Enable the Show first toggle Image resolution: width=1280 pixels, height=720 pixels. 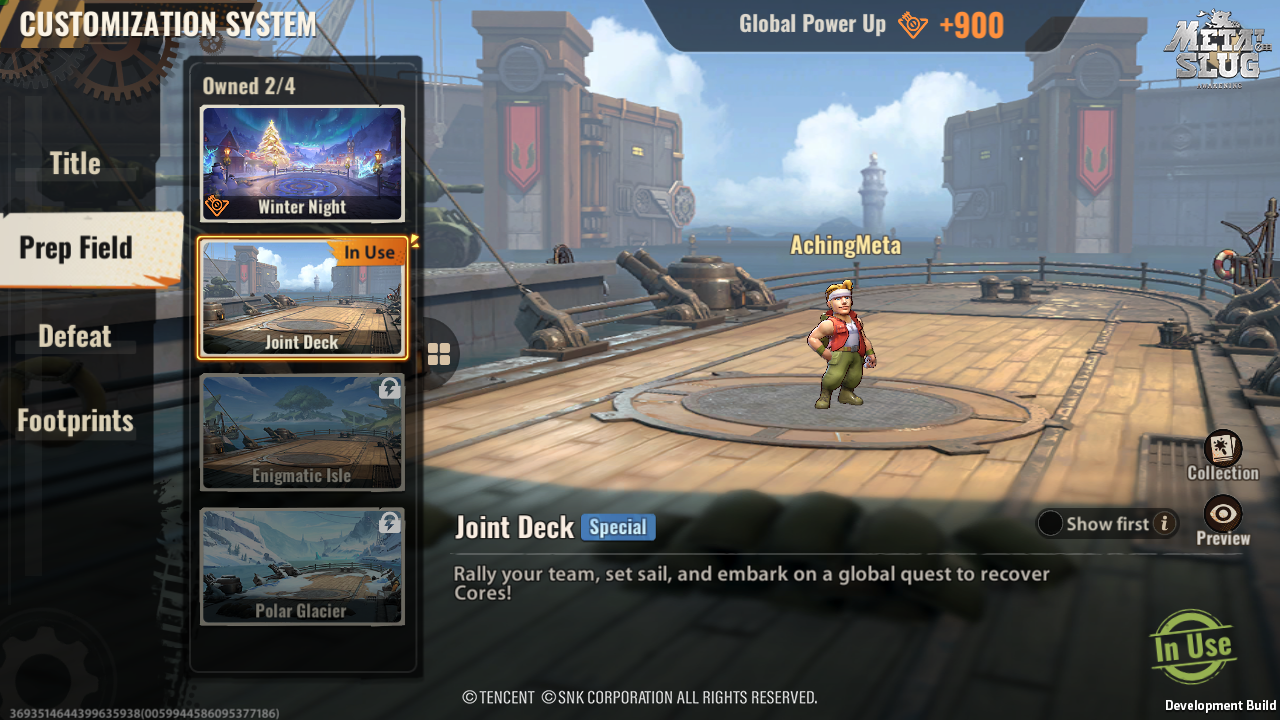[x=1050, y=523]
